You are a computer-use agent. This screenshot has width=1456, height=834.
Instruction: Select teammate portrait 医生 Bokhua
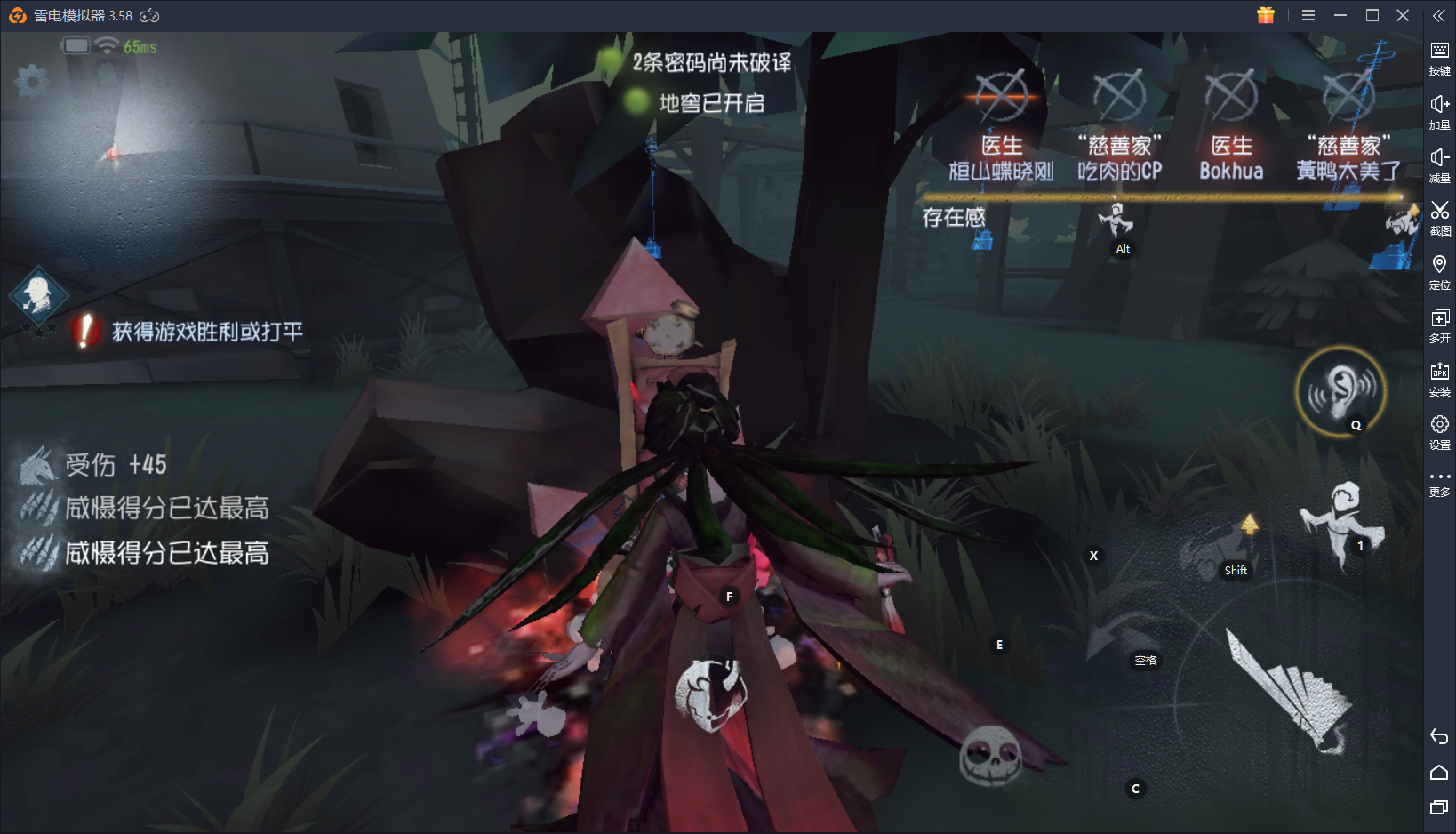[x=1231, y=124]
